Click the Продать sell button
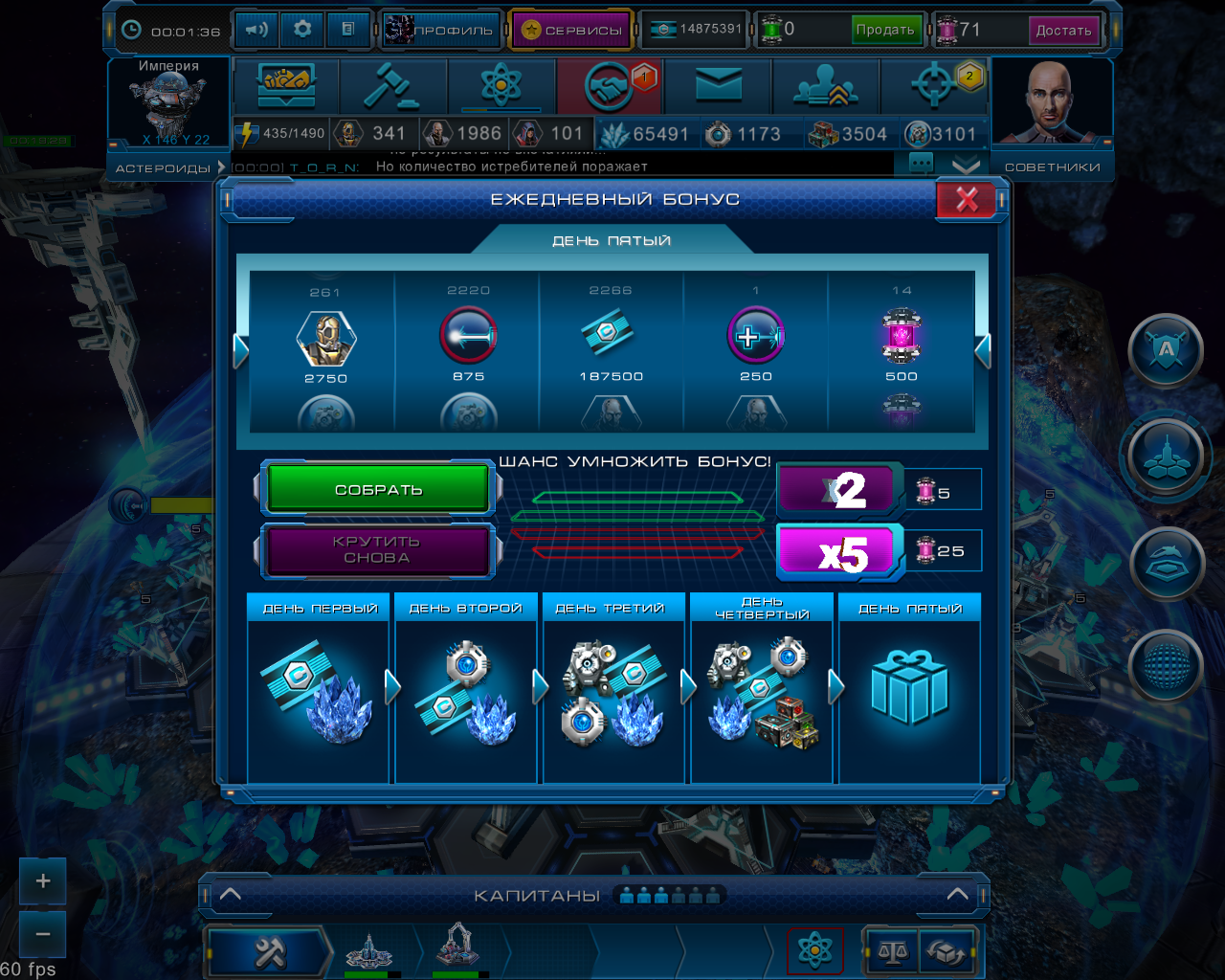The width and height of the screenshot is (1225, 980). pos(885,30)
